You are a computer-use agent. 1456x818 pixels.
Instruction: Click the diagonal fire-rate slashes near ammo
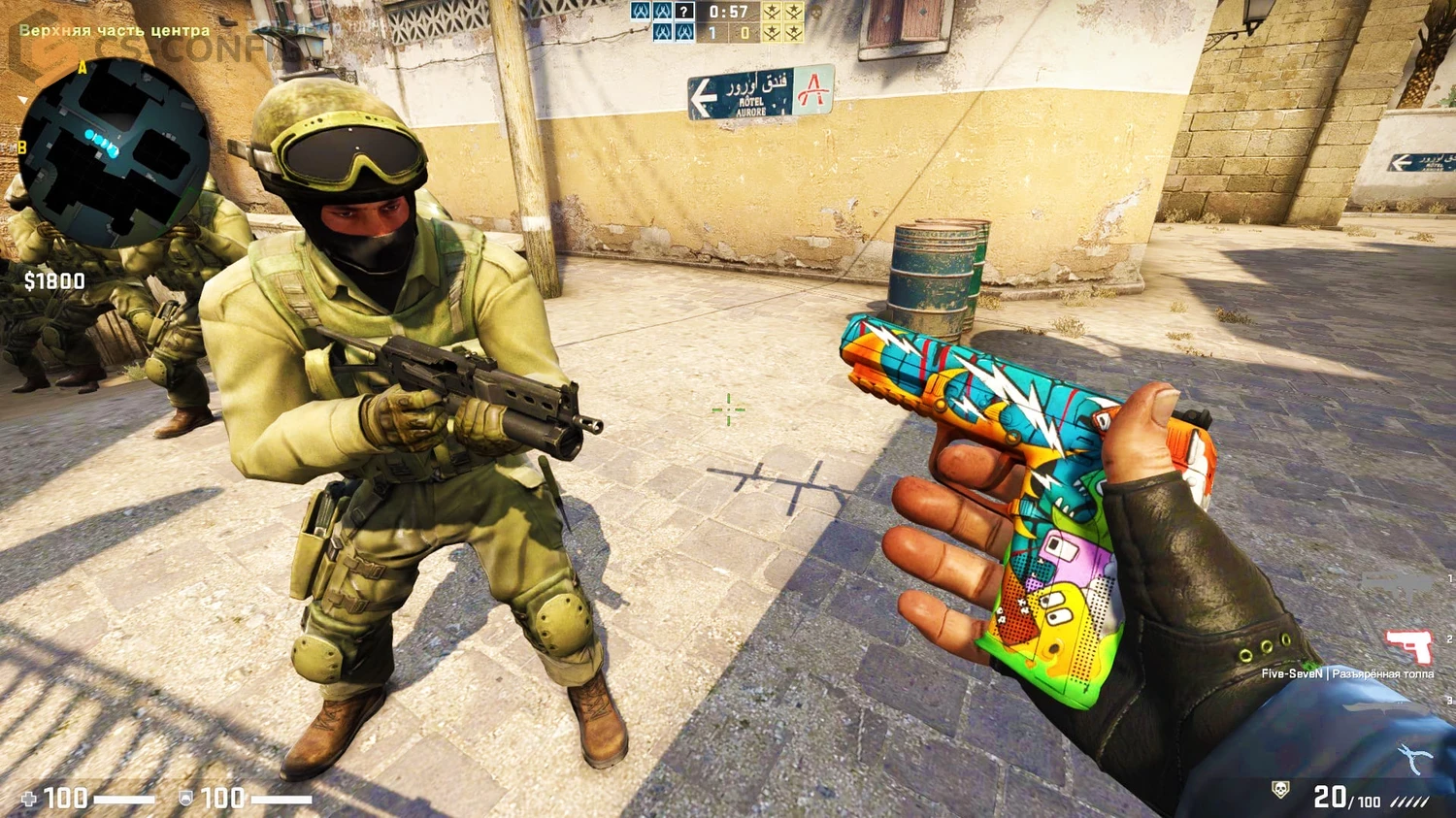1409,799
